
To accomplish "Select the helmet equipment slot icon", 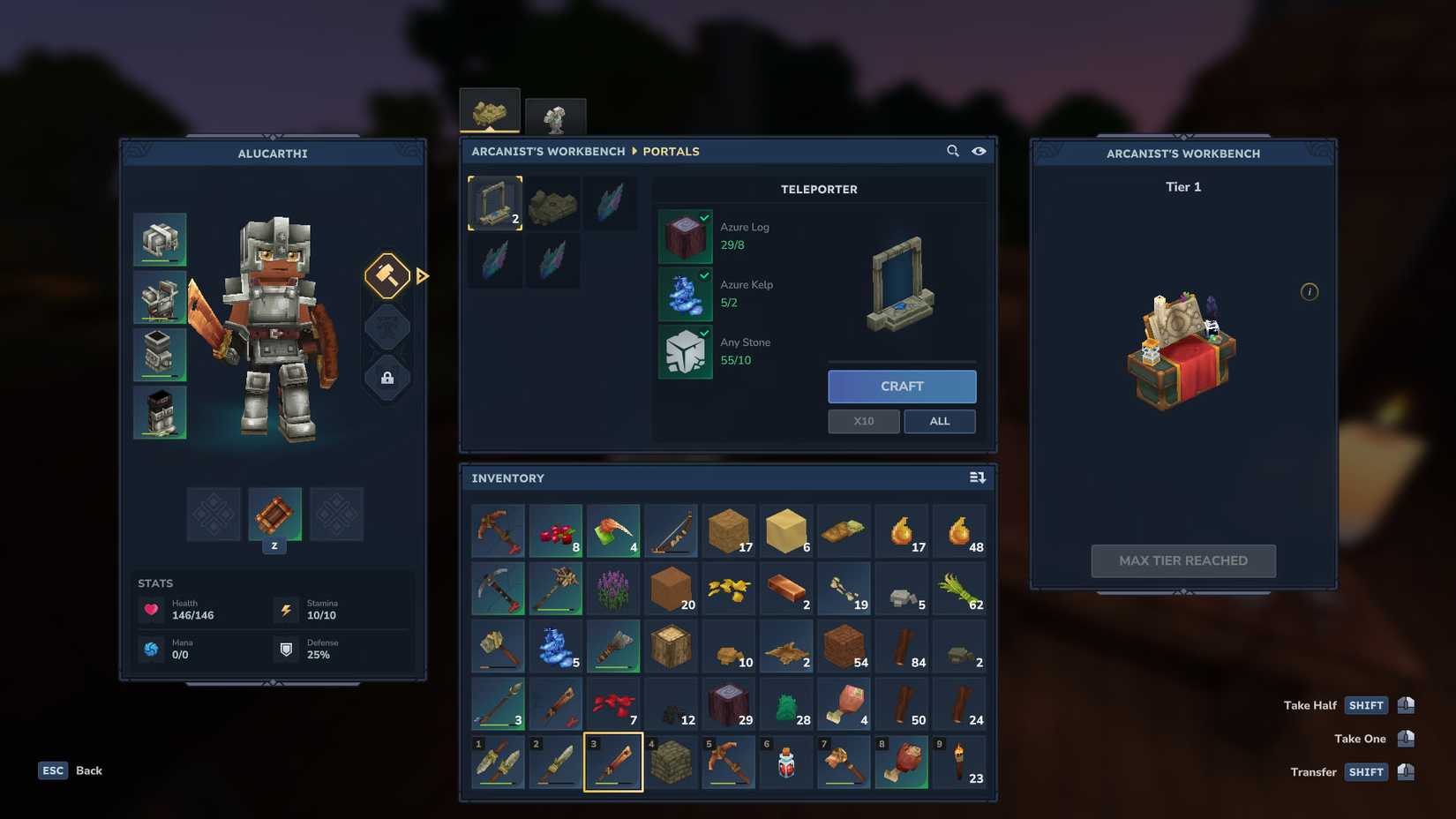I will point(161,238).
